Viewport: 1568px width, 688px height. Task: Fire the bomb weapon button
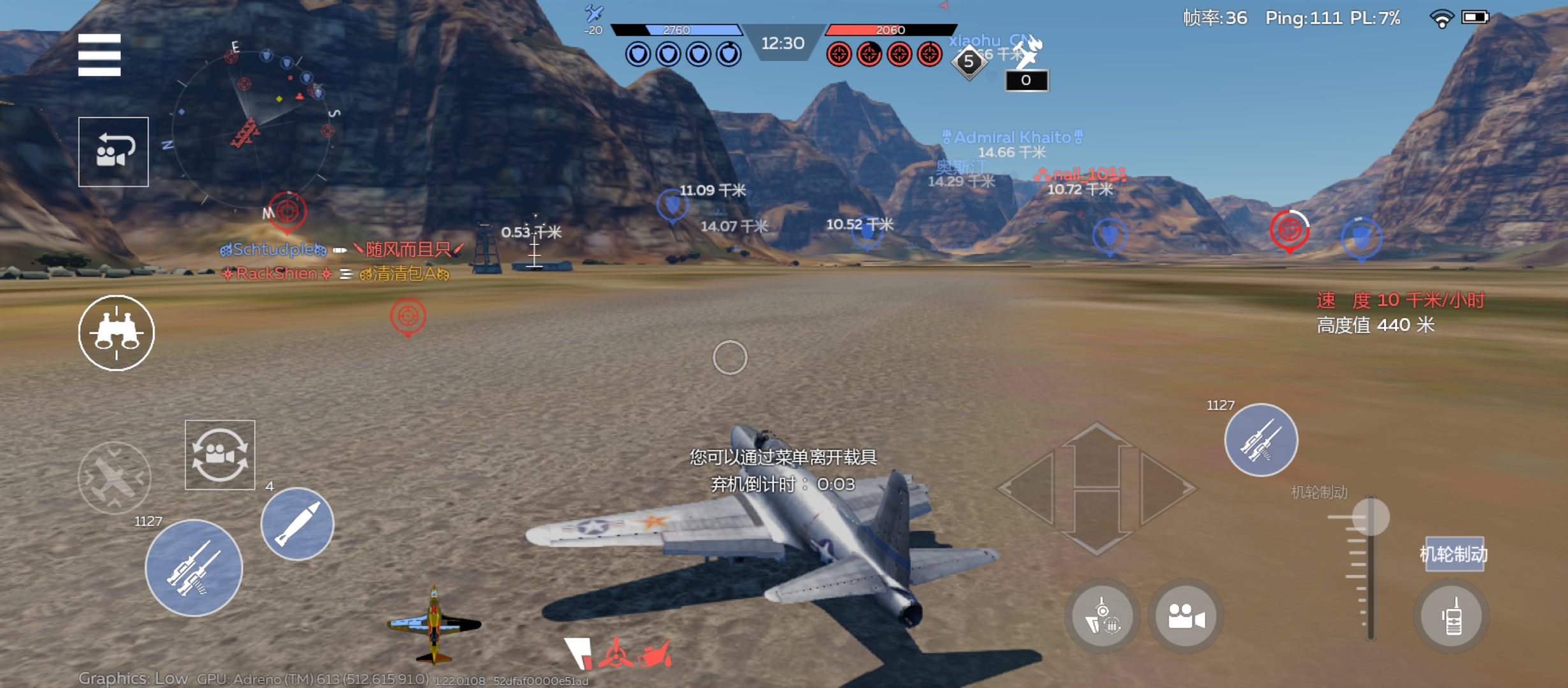(x=297, y=524)
